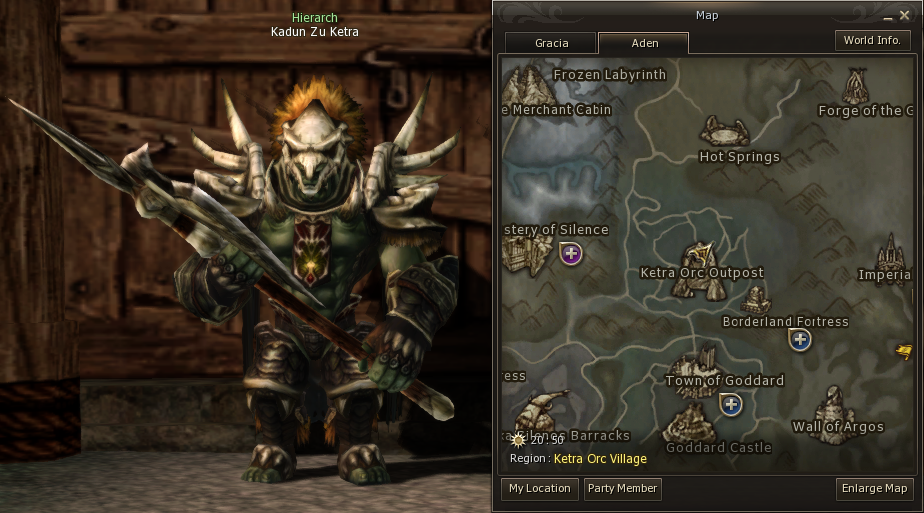Click the blue shield marker below Borderland Fortress
This screenshot has width=924, height=513.
tap(799, 340)
